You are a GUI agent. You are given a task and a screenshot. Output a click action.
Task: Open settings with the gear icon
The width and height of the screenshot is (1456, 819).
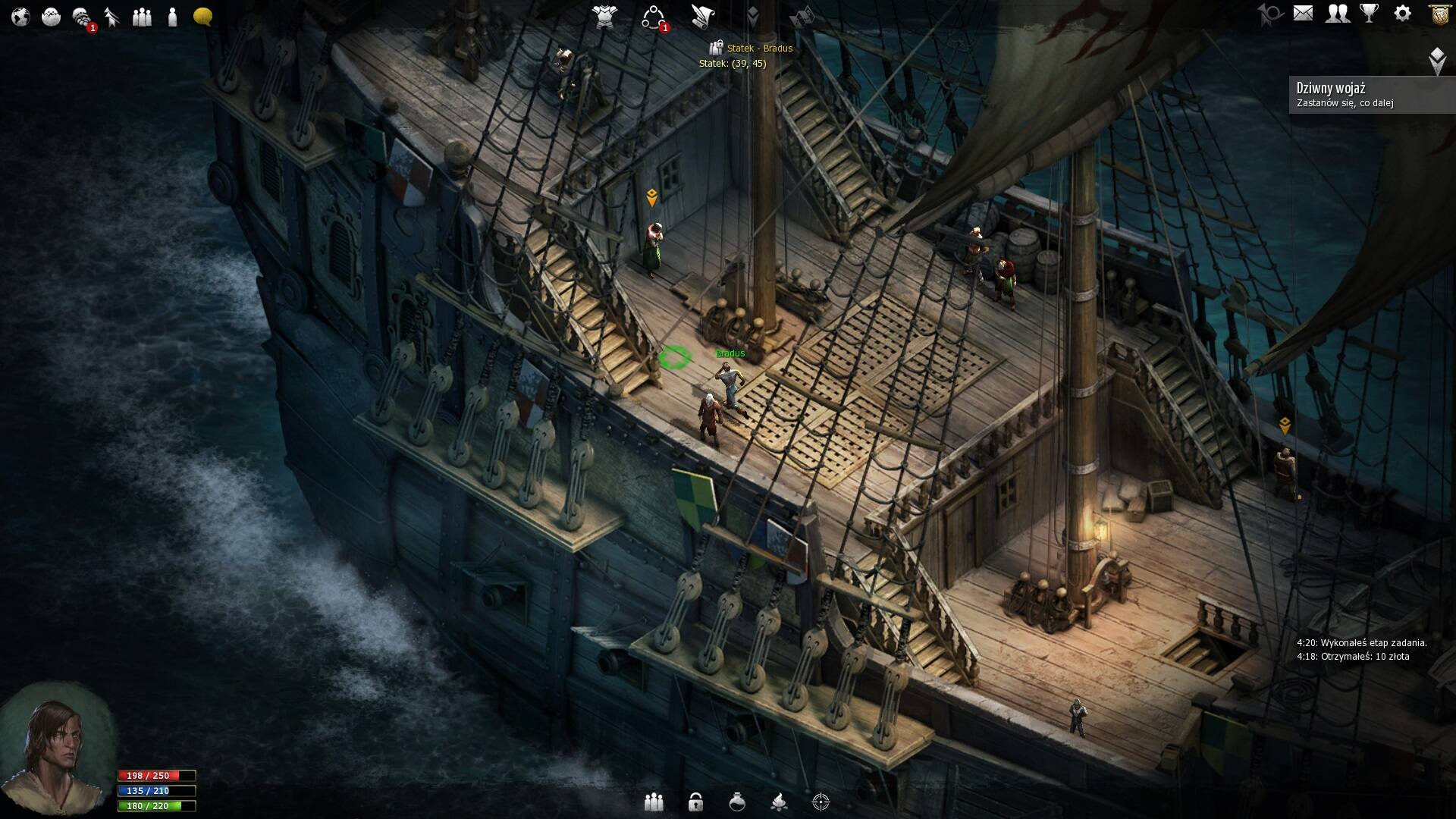pos(1402,14)
